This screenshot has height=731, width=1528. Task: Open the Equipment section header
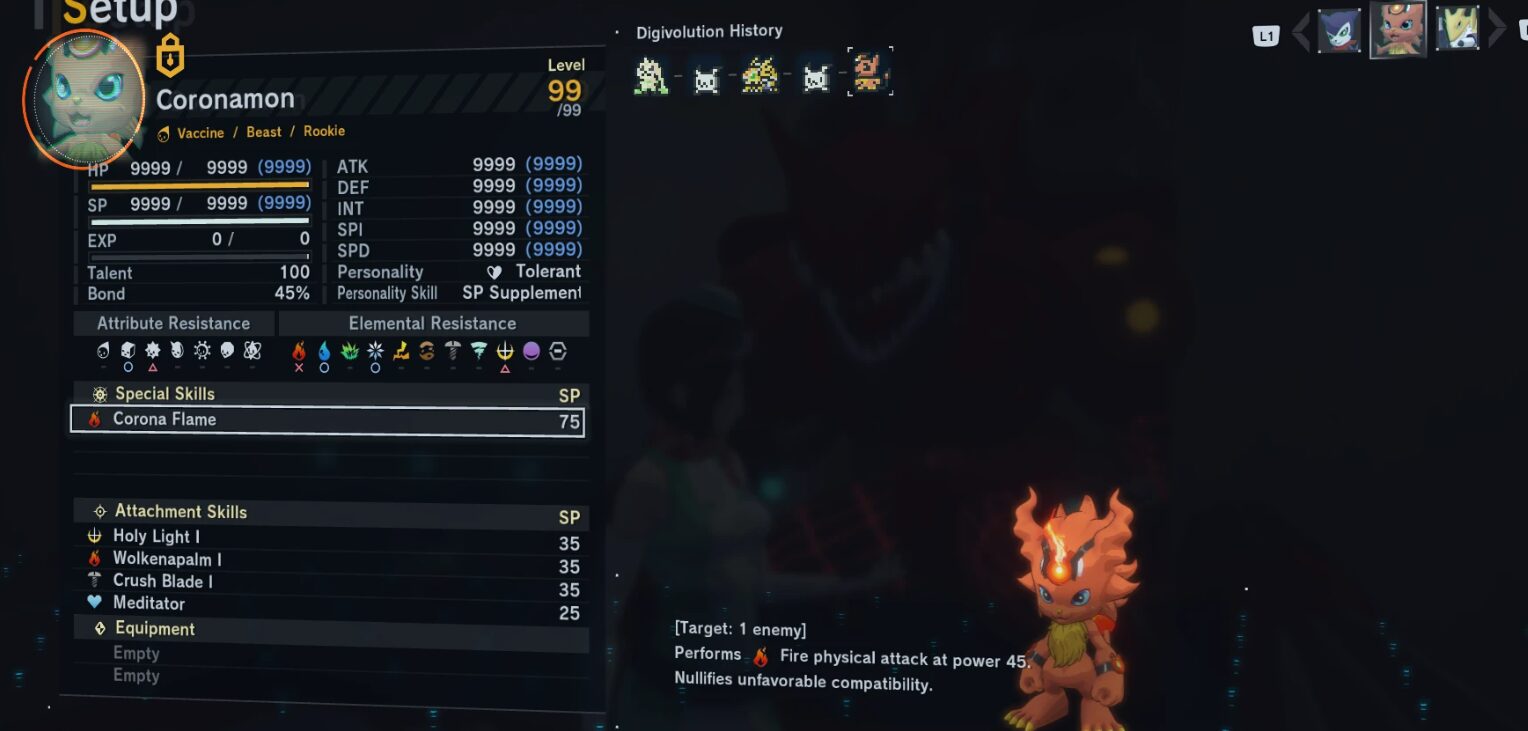point(155,629)
